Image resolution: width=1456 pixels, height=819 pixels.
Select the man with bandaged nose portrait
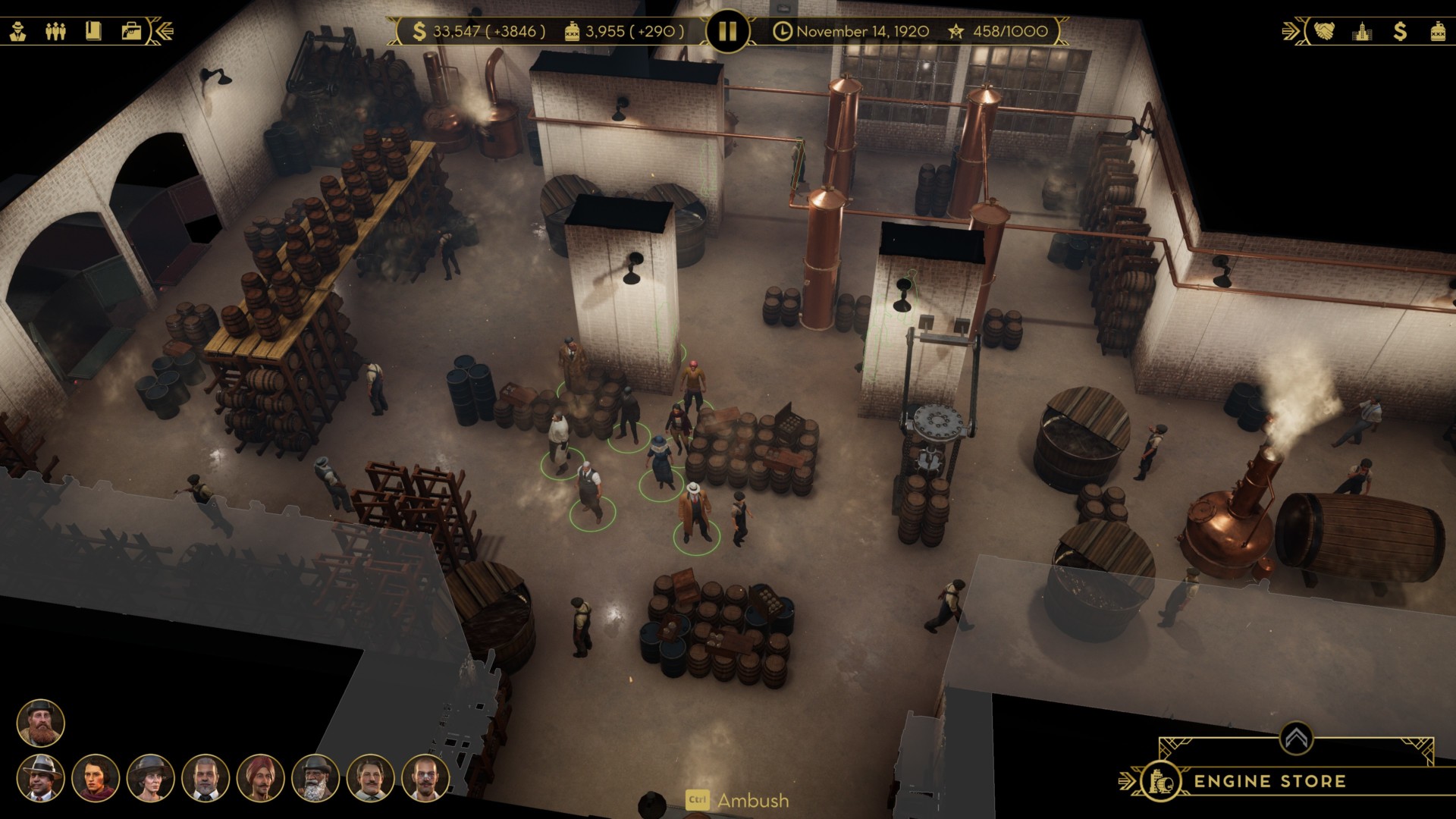[425, 777]
